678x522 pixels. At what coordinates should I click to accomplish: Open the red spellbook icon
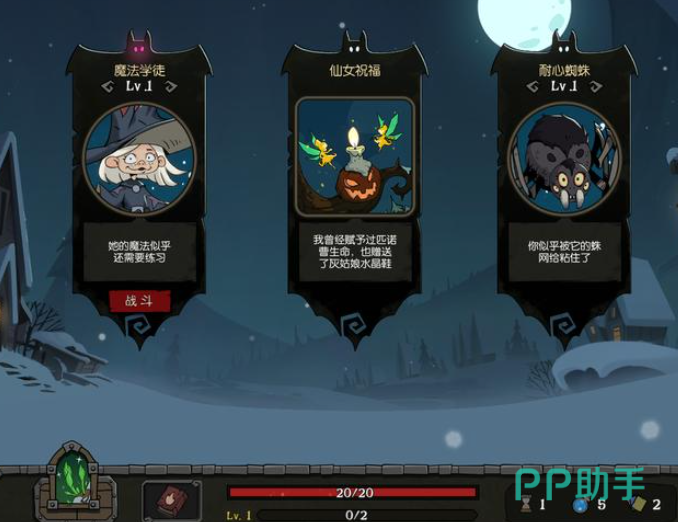171,500
